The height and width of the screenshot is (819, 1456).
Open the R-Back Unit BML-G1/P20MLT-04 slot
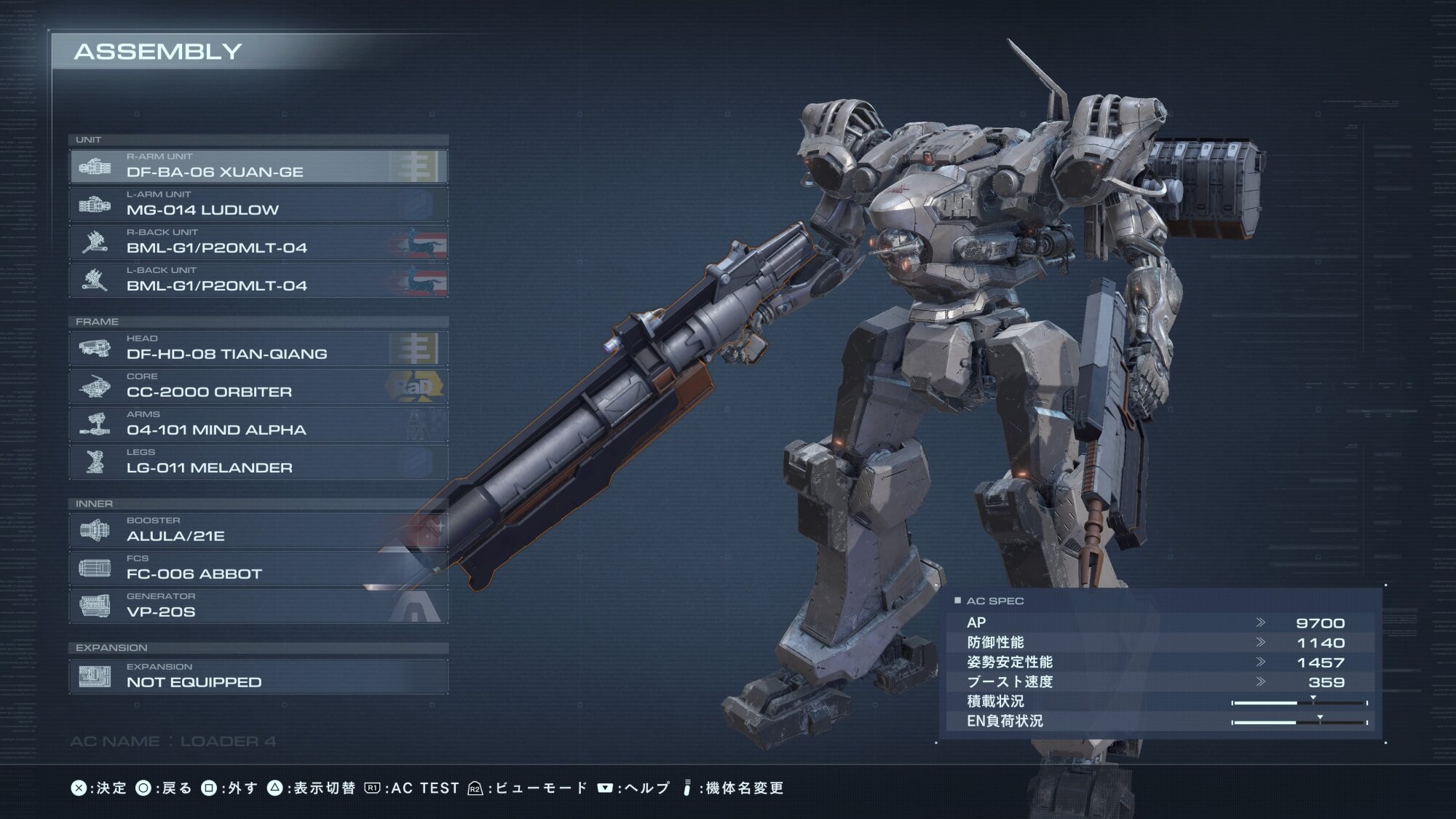coord(258,242)
